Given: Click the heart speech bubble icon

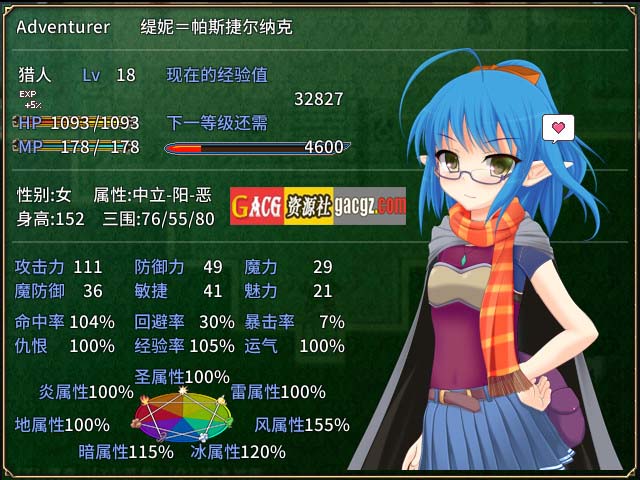Looking at the screenshot, I should click(x=558, y=128).
